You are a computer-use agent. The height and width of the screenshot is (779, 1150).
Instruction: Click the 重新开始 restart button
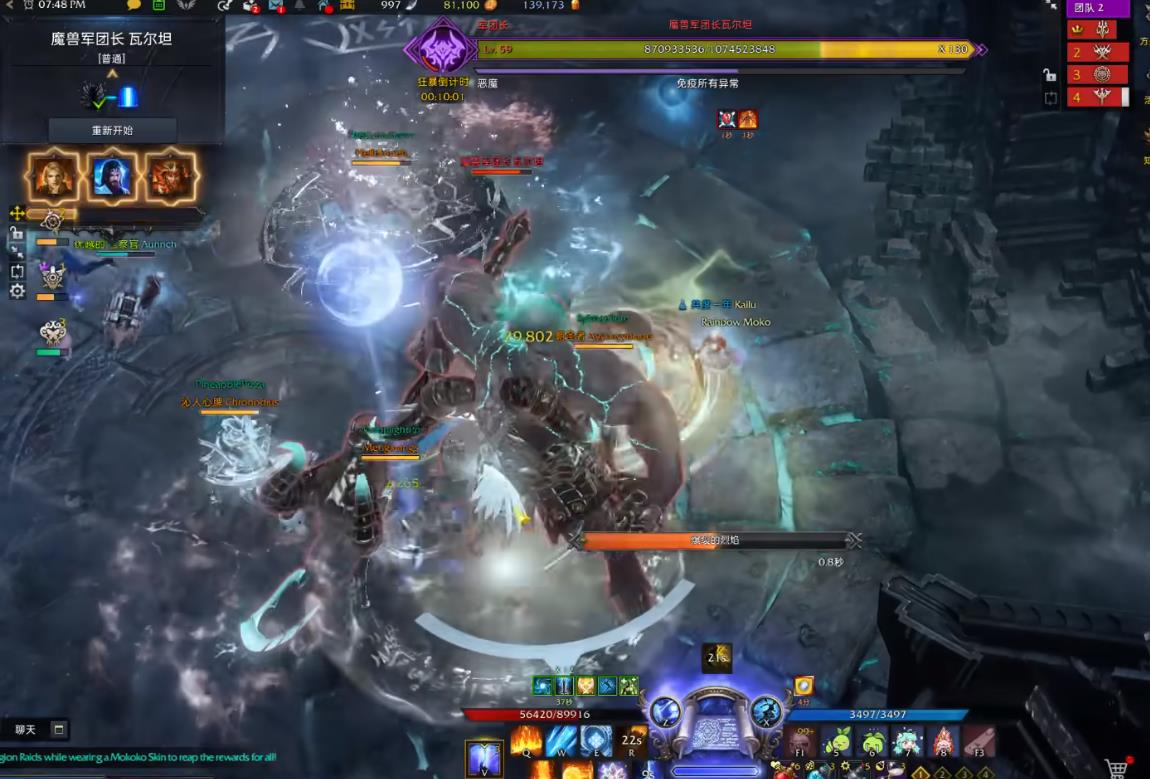(112, 130)
